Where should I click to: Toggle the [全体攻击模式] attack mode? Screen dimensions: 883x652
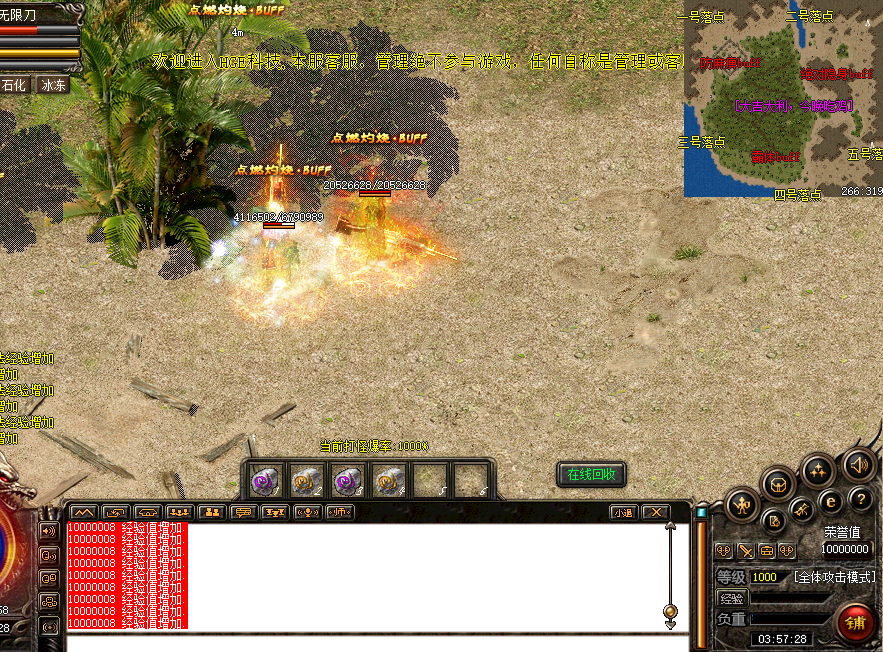pyautogui.click(x=835, y=577)
